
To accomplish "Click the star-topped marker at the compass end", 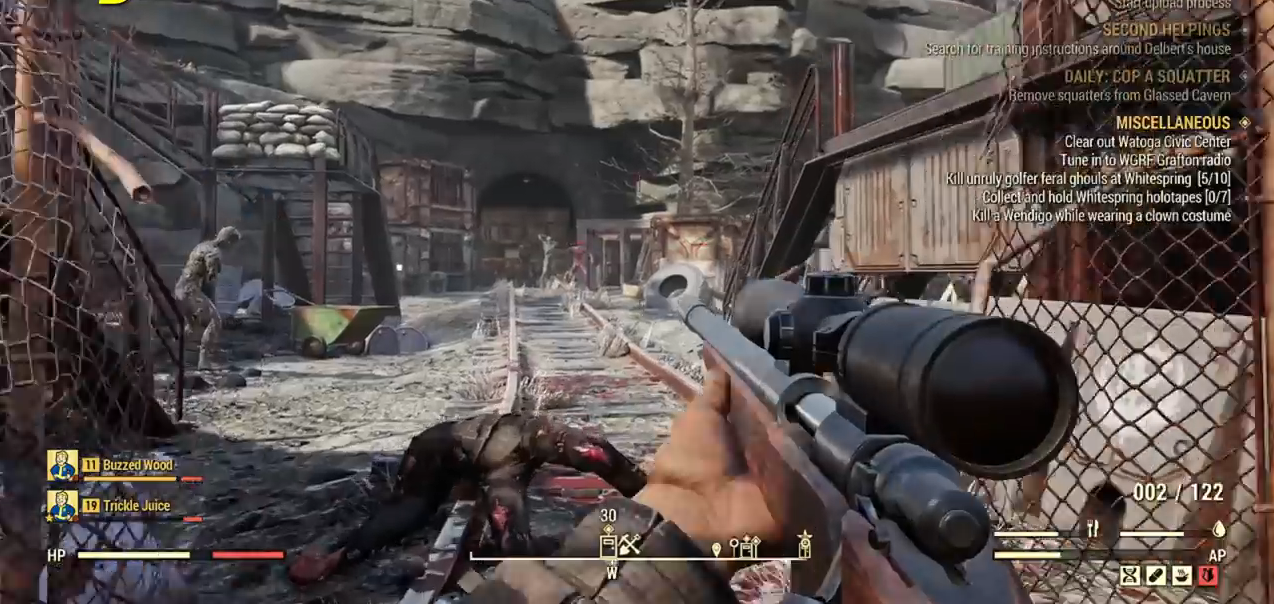I will point(804,544).
